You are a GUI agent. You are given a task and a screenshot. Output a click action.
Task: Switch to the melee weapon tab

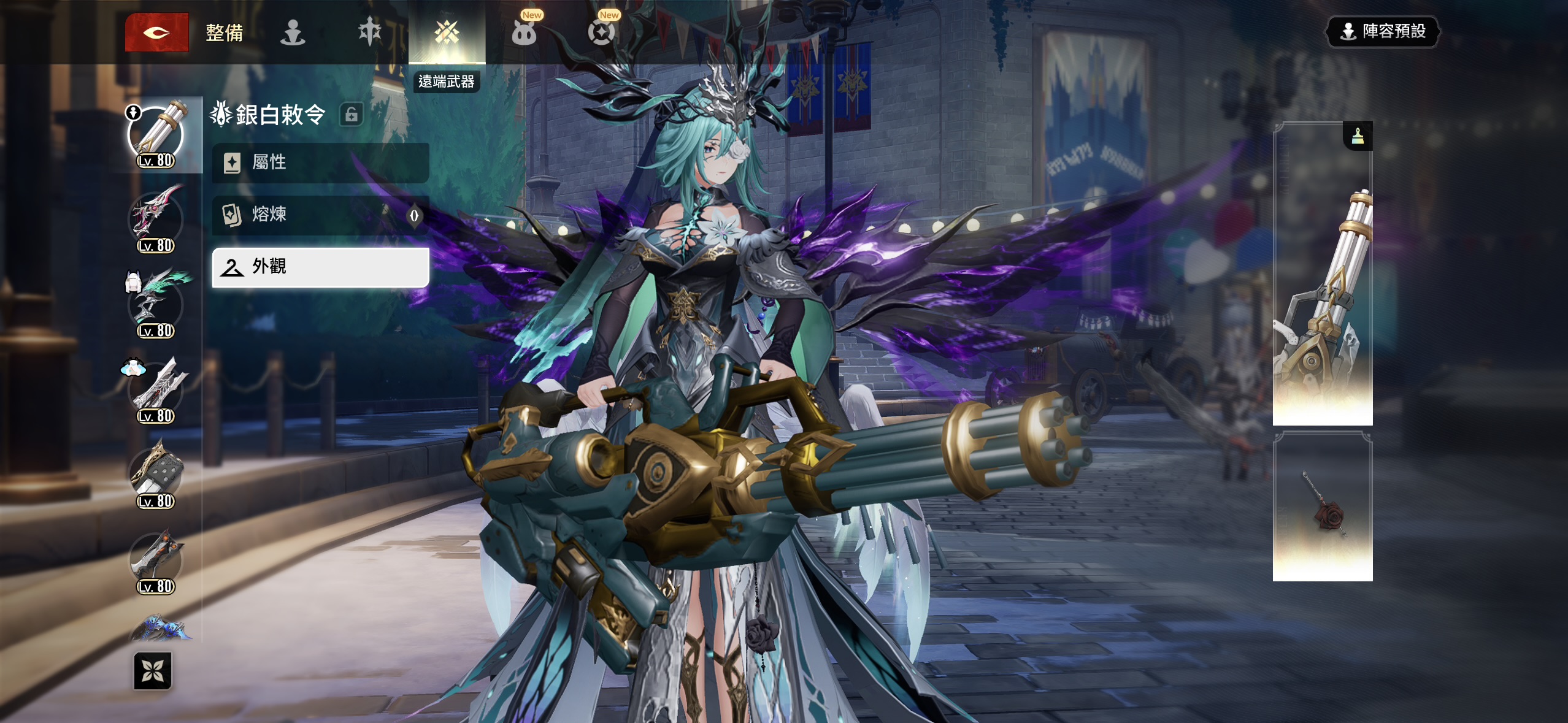point(369,33)
